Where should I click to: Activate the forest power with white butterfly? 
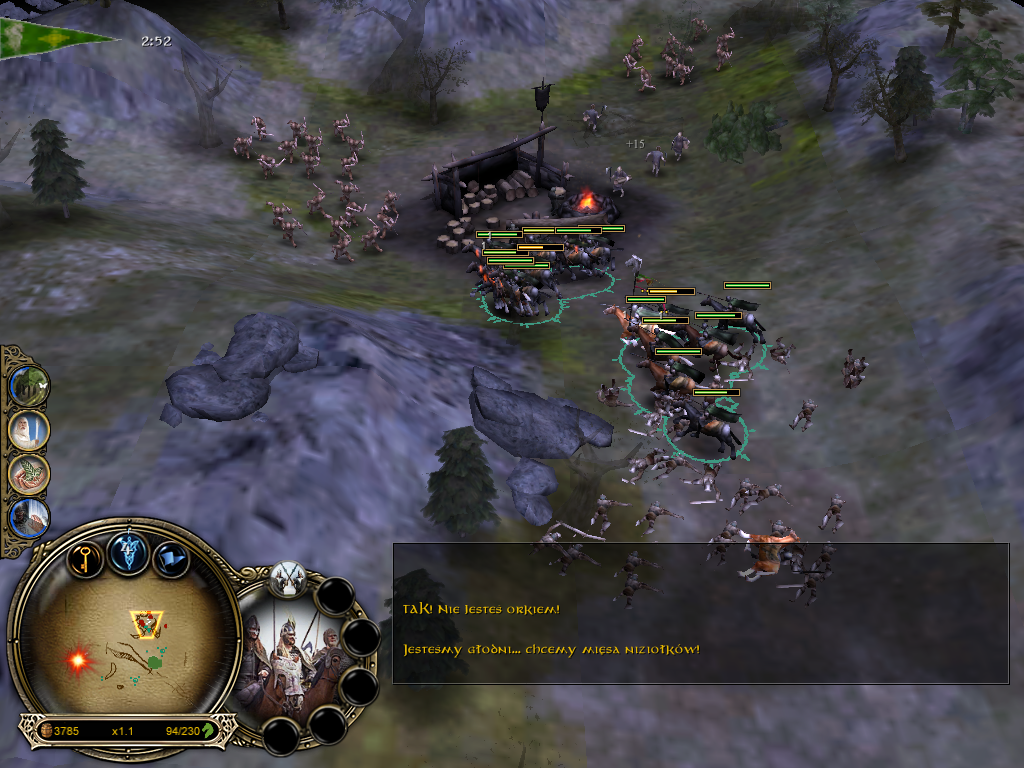click(27, 386)
